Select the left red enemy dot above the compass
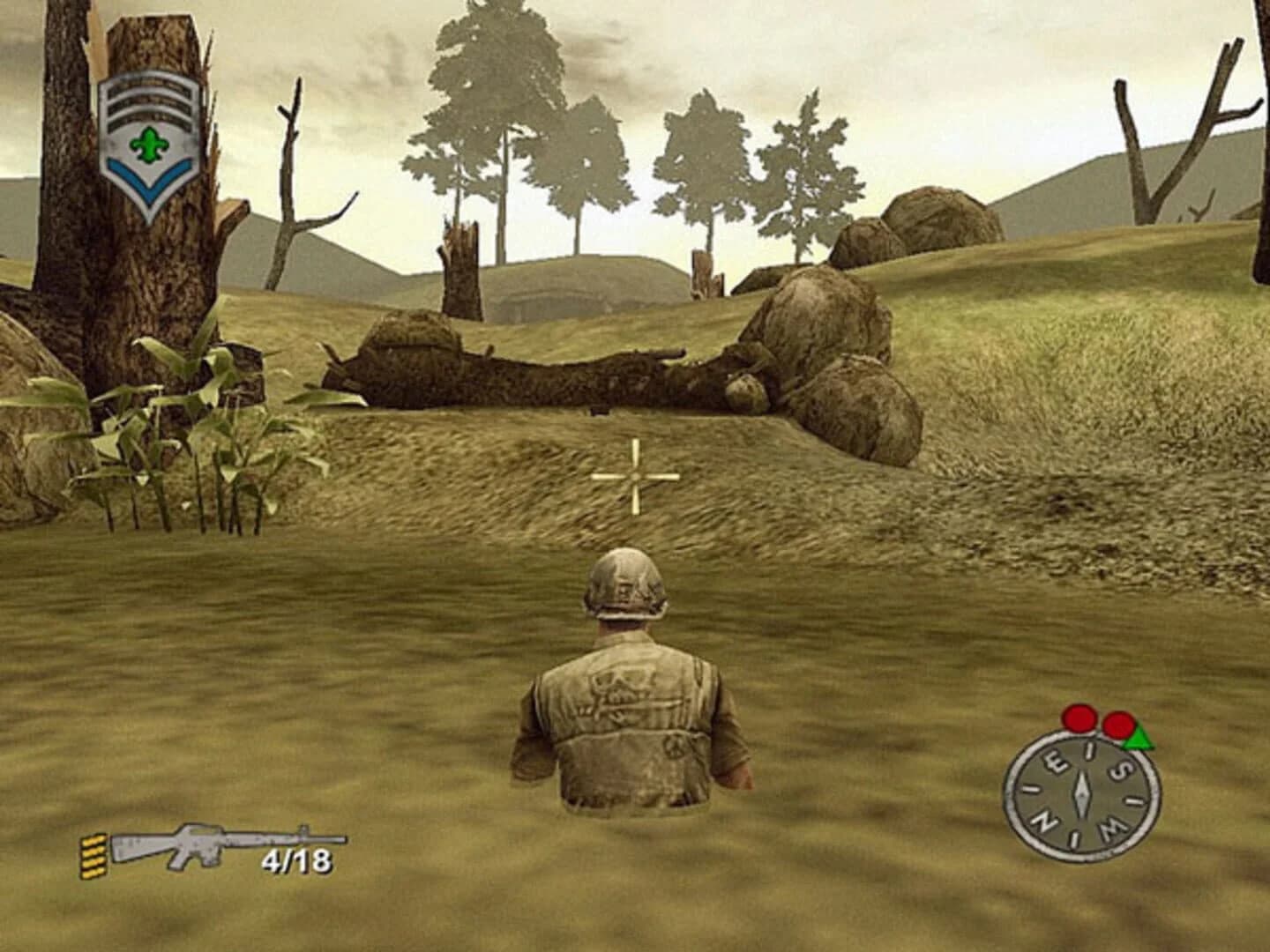 1078,718
